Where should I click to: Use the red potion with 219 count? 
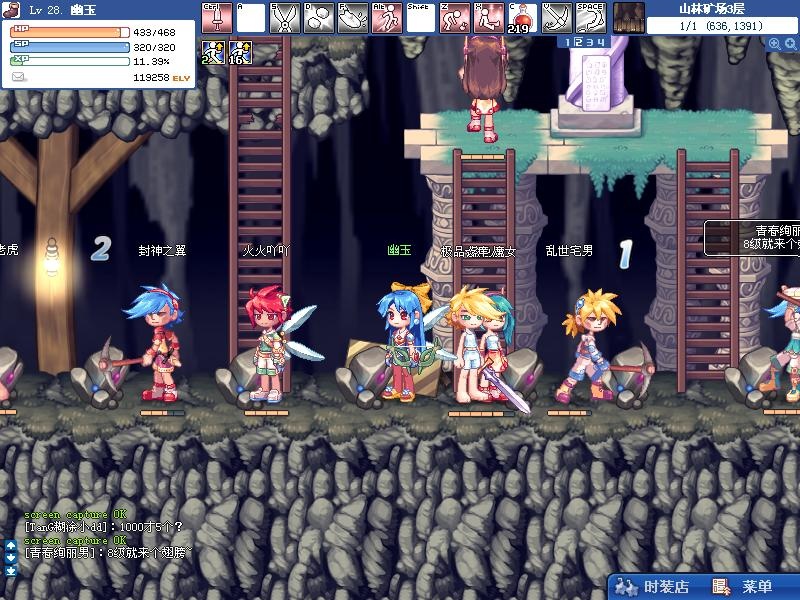click(x=522, y=17)
